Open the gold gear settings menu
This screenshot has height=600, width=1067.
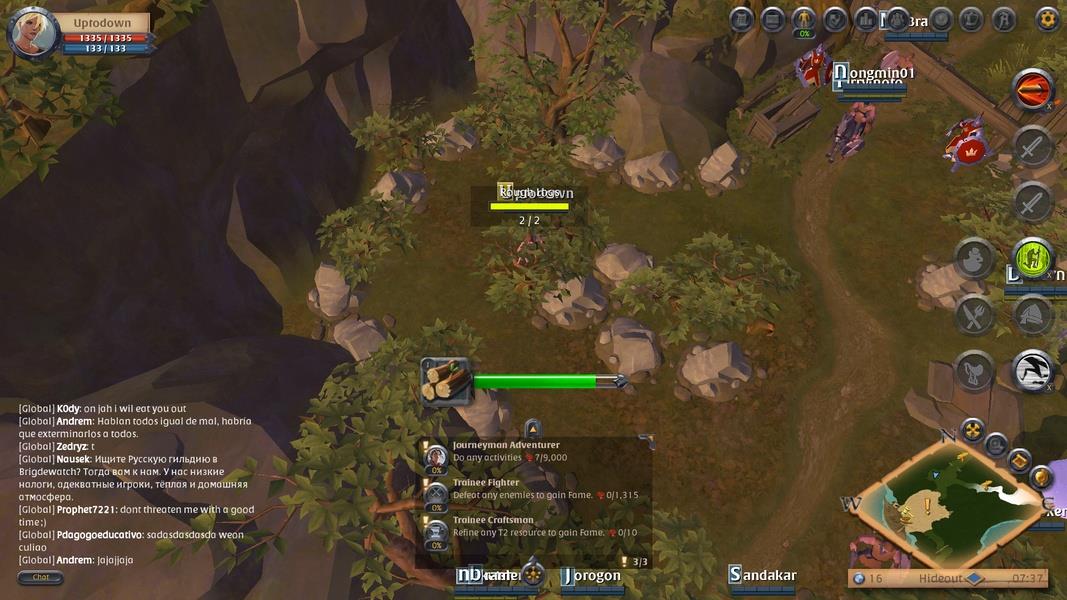[x=1047, y=19]
